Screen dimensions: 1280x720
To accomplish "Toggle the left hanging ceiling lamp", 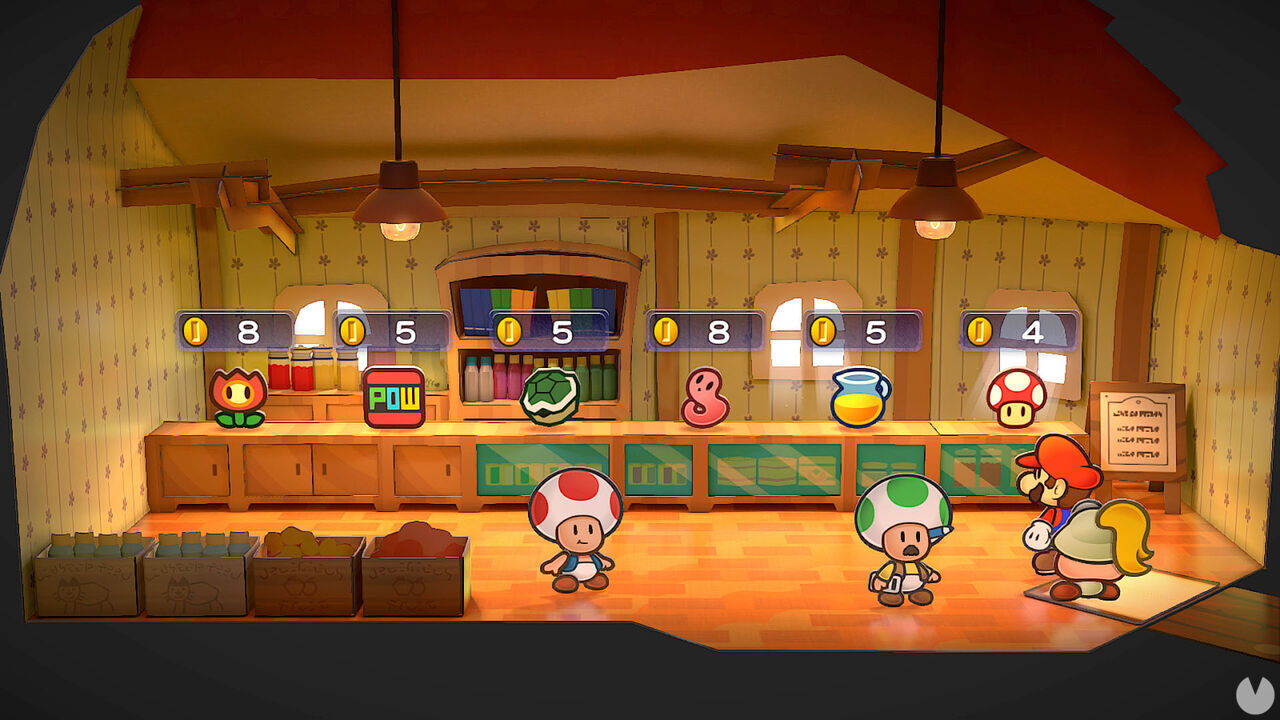I will coord(400,205).
